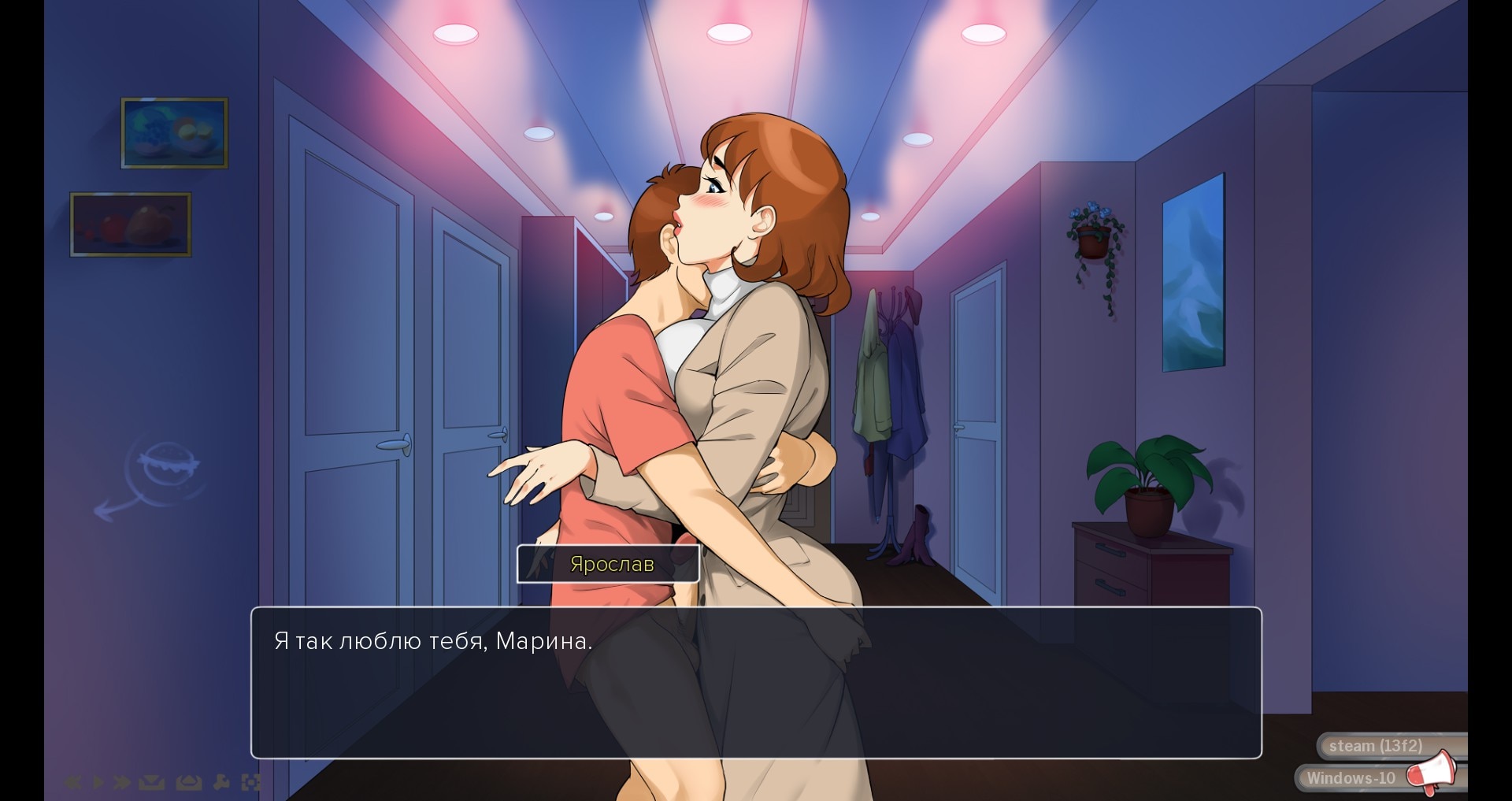Open the load game icon in the quick menu
Screen dimensions: 1512x801
click(x=189, y=782)
